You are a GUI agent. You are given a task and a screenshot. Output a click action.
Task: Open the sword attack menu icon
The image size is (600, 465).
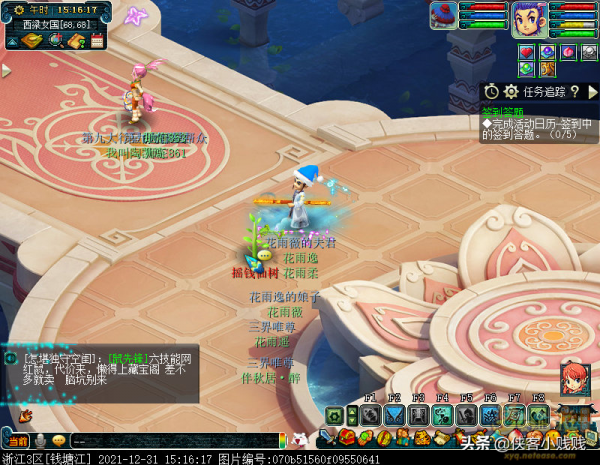point(327,438)
